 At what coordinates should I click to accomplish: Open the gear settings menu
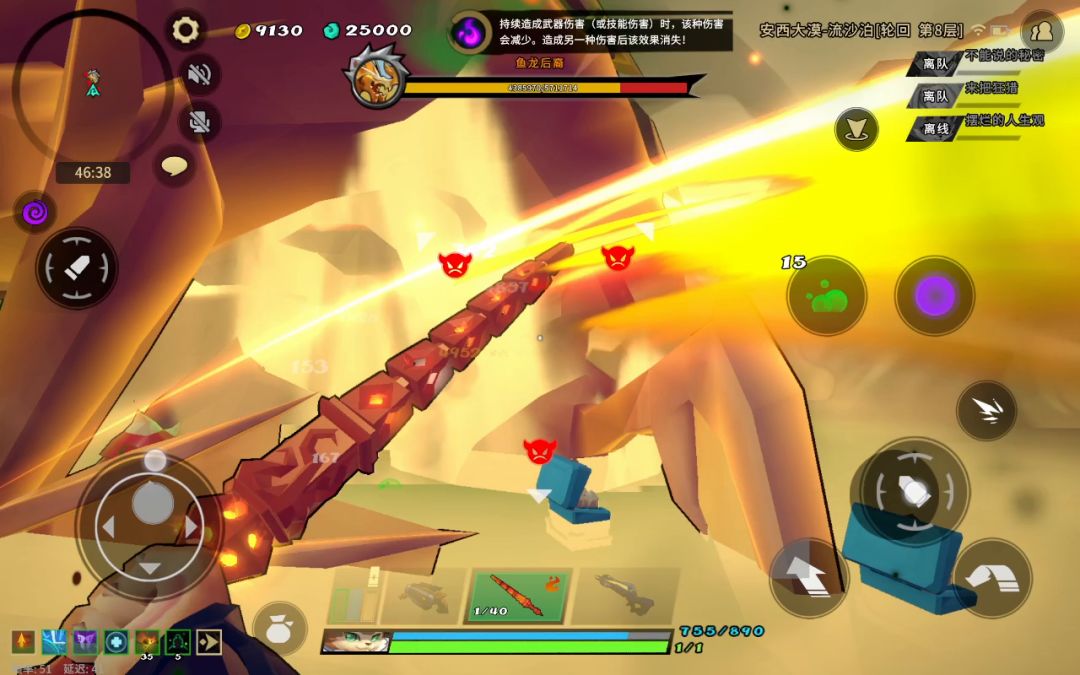click(185, 30)
